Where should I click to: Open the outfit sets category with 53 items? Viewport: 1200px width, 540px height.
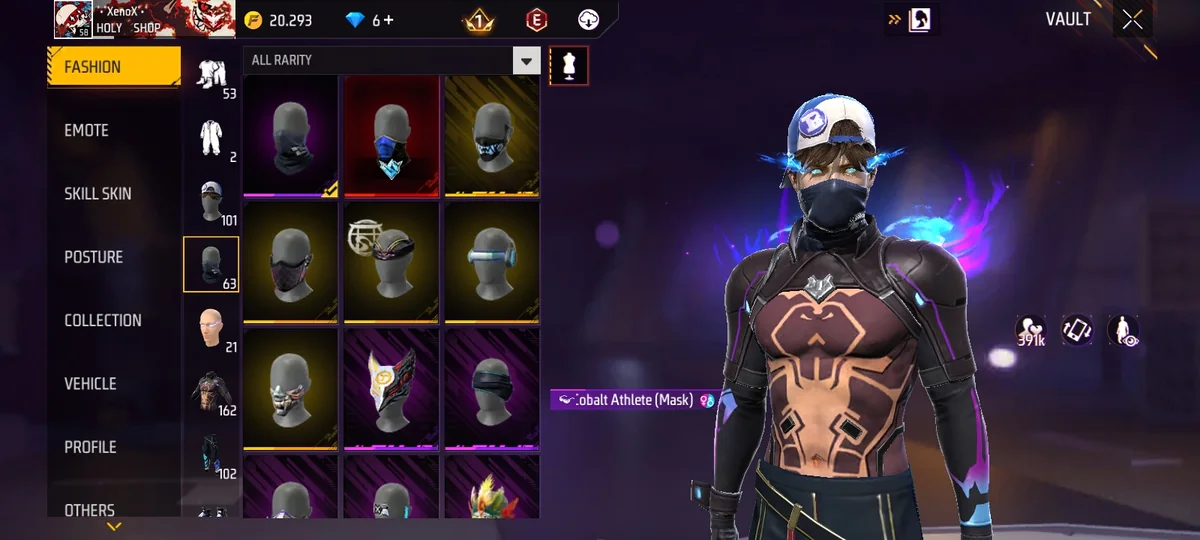pos(211,75)
